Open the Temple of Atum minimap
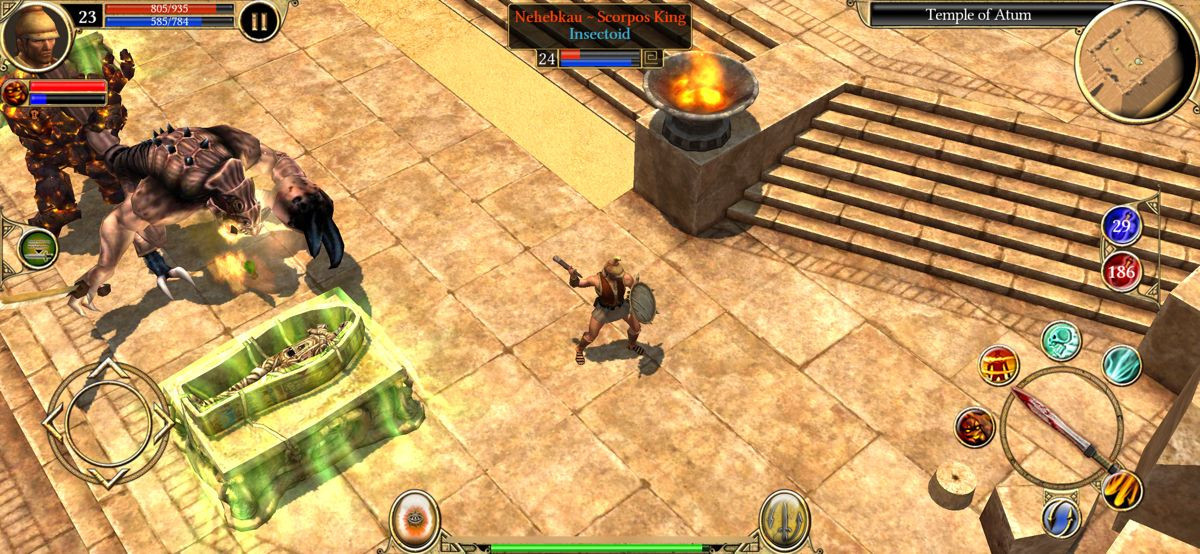Image resolution: width=1200 pixels, height=554 pixels. tap(1135, 62)
